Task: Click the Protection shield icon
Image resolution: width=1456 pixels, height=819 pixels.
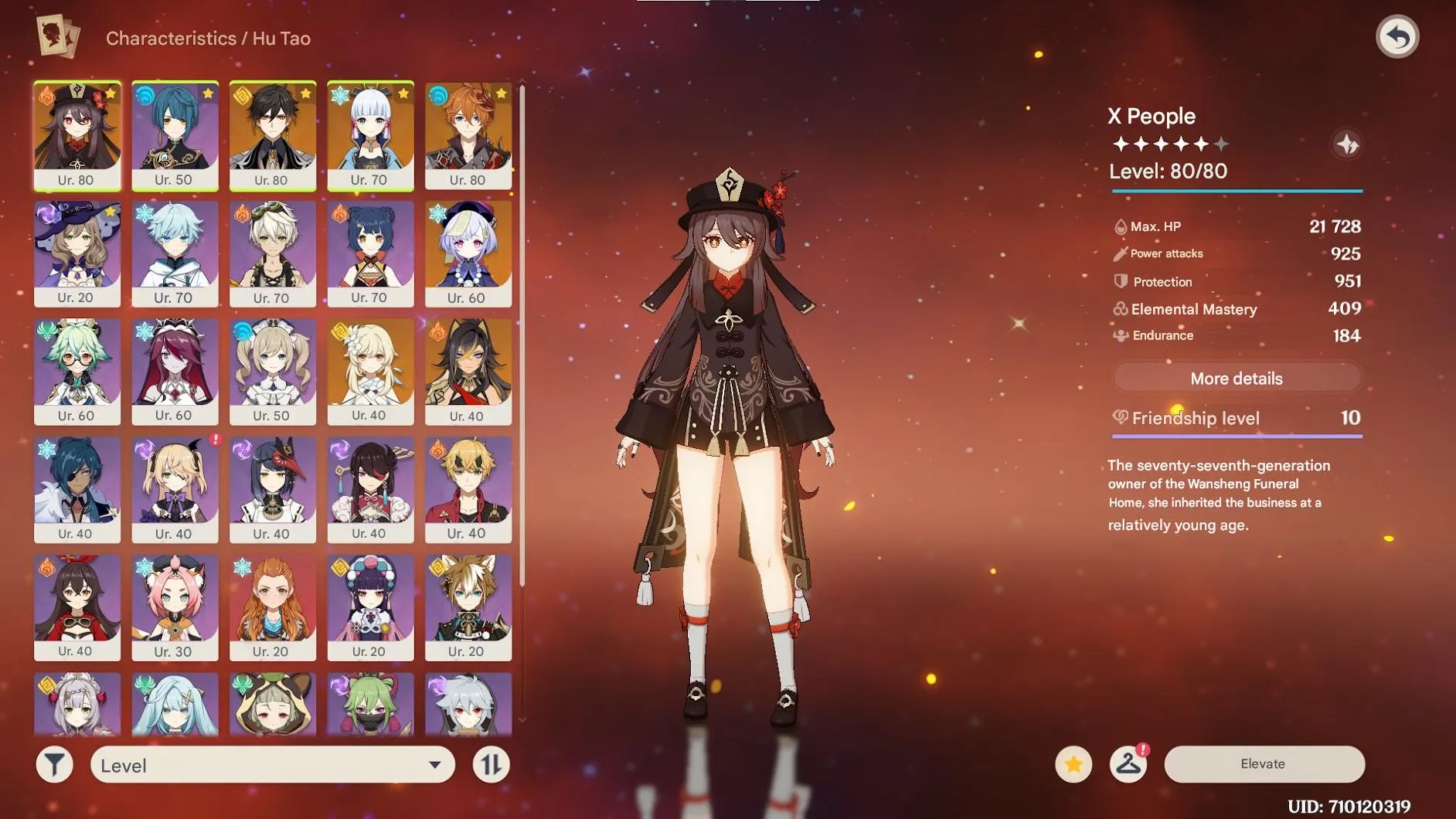Action: pyautogui.click(x=1120, y=281)
